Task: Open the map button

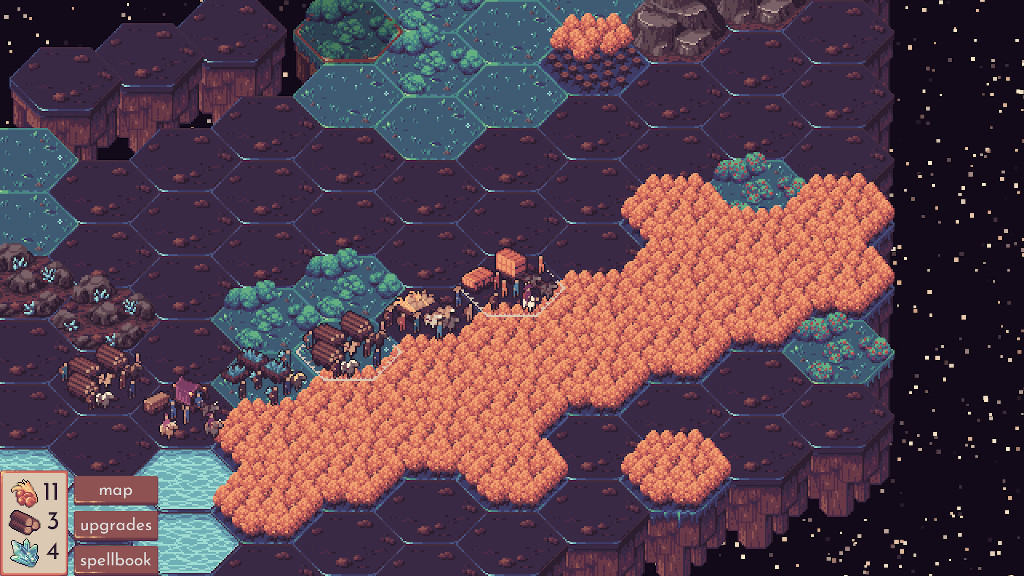Action: (116, 490)
